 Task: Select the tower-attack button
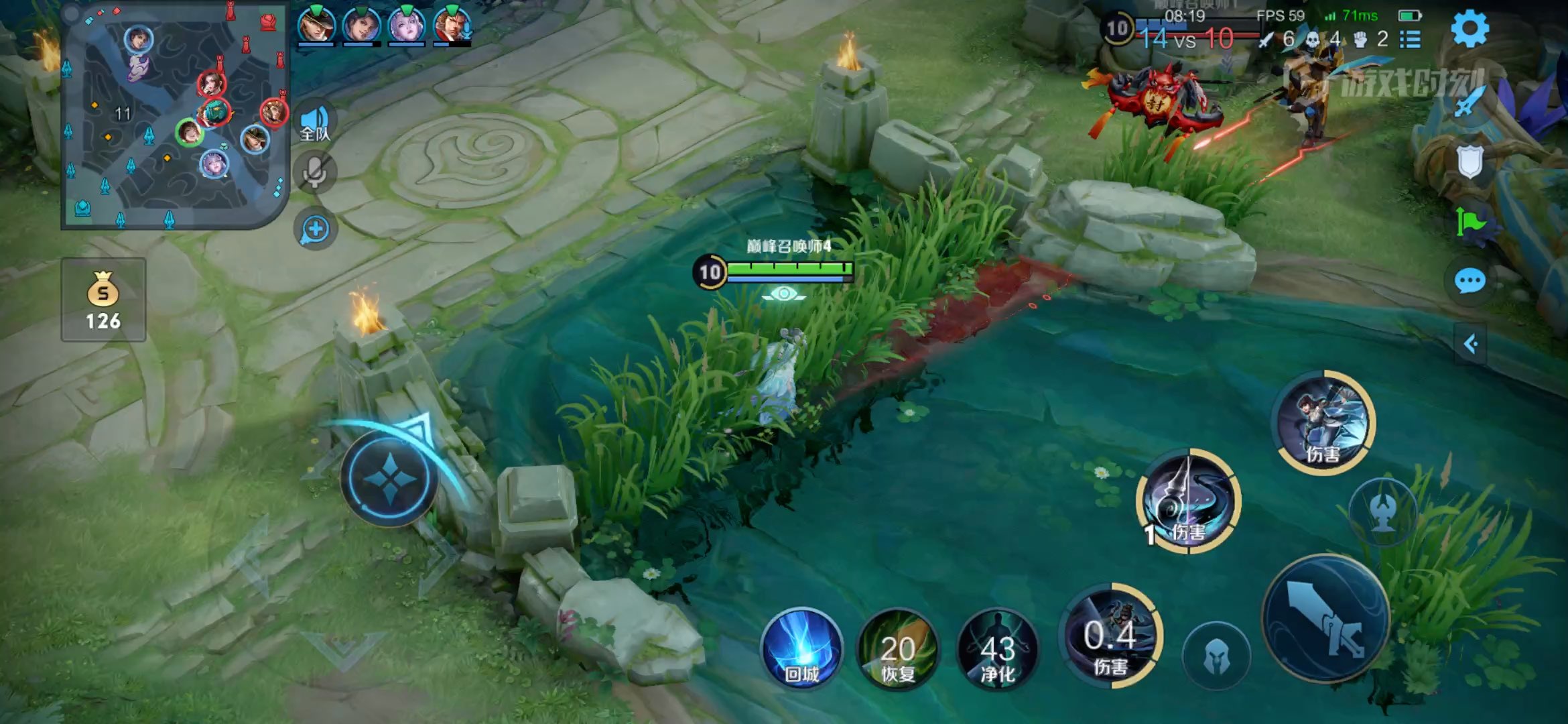click(1382, 511)
